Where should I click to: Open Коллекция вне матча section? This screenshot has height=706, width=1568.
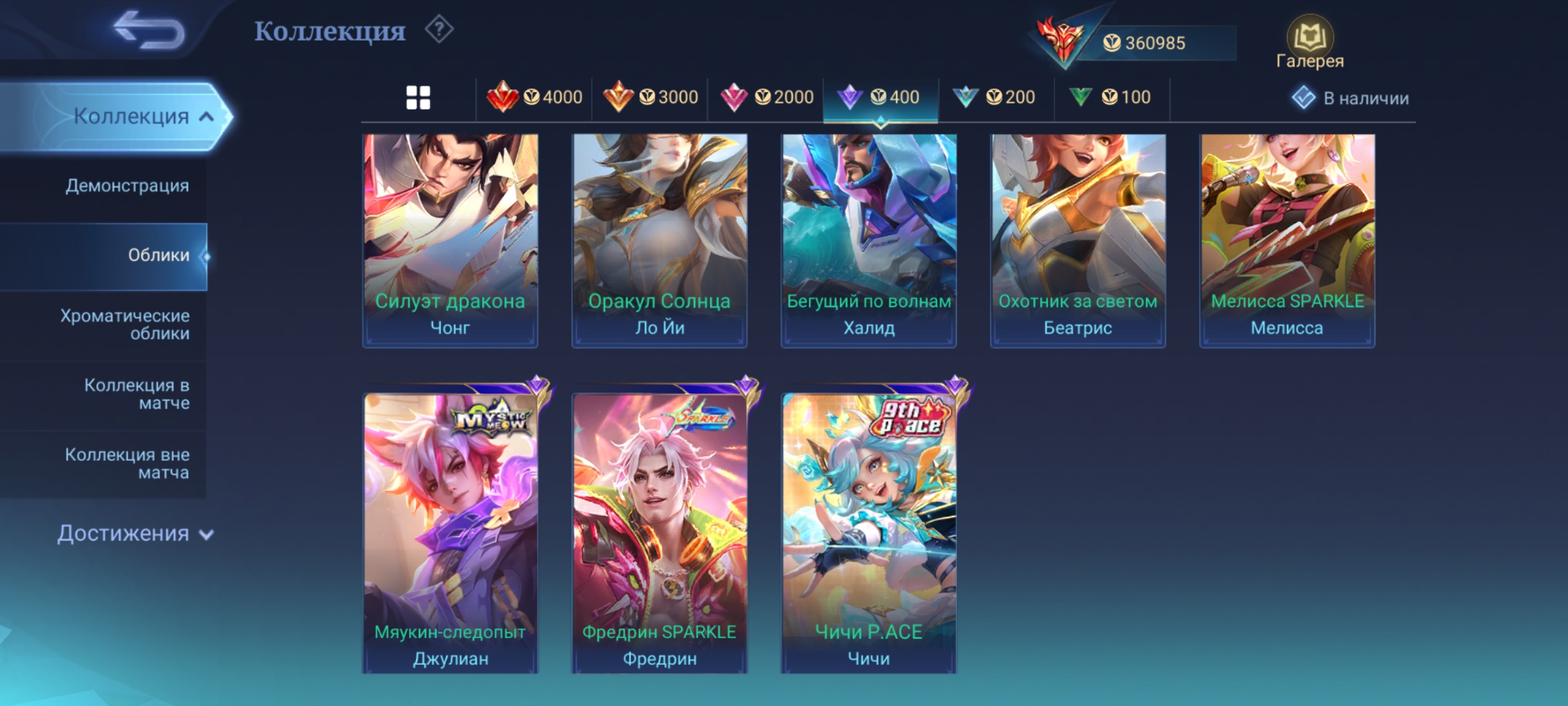coord(127,463)
